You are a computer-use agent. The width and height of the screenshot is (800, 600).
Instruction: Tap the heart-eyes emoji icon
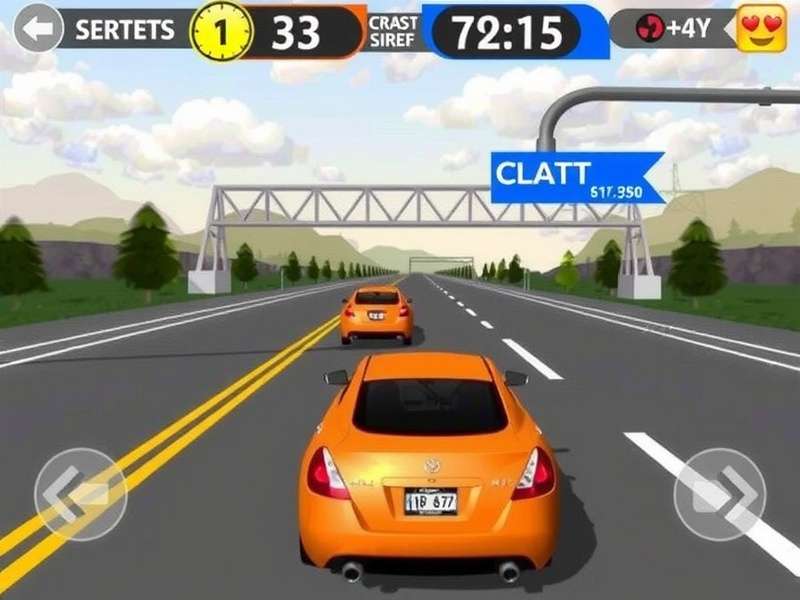click(761, 29)
